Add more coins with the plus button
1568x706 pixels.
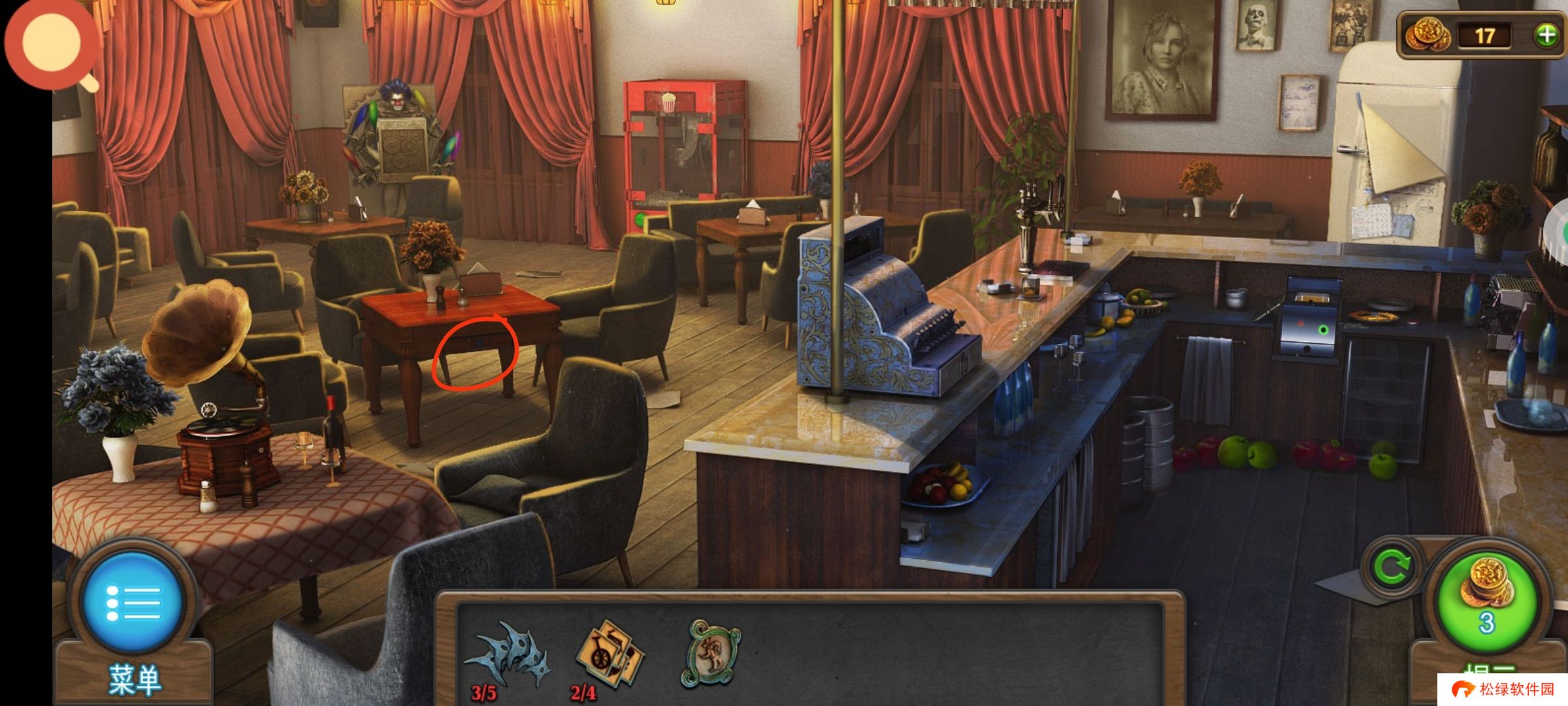tap(1547, 35)
